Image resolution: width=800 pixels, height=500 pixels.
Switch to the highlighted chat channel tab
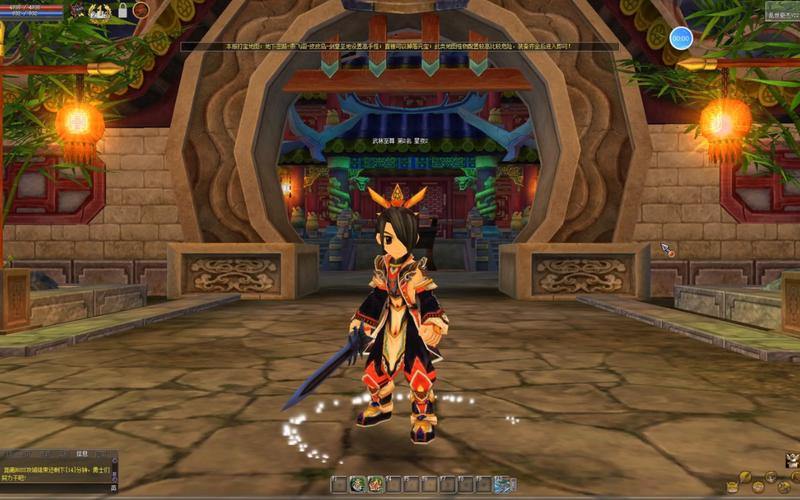point(83,453)
